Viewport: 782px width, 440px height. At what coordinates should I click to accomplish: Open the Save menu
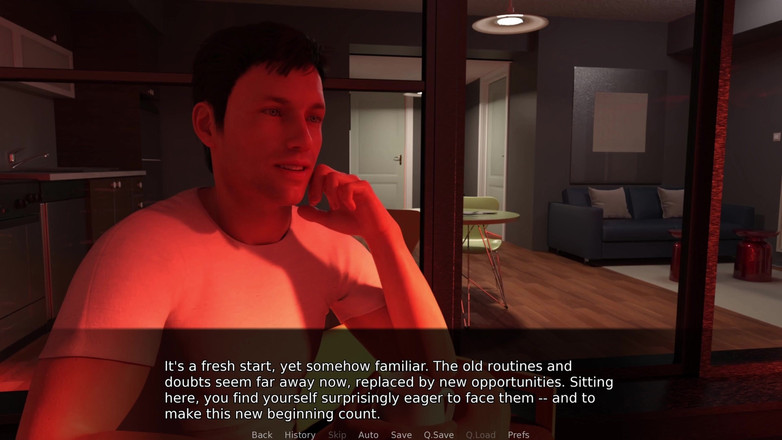click(x=401, y=435)
